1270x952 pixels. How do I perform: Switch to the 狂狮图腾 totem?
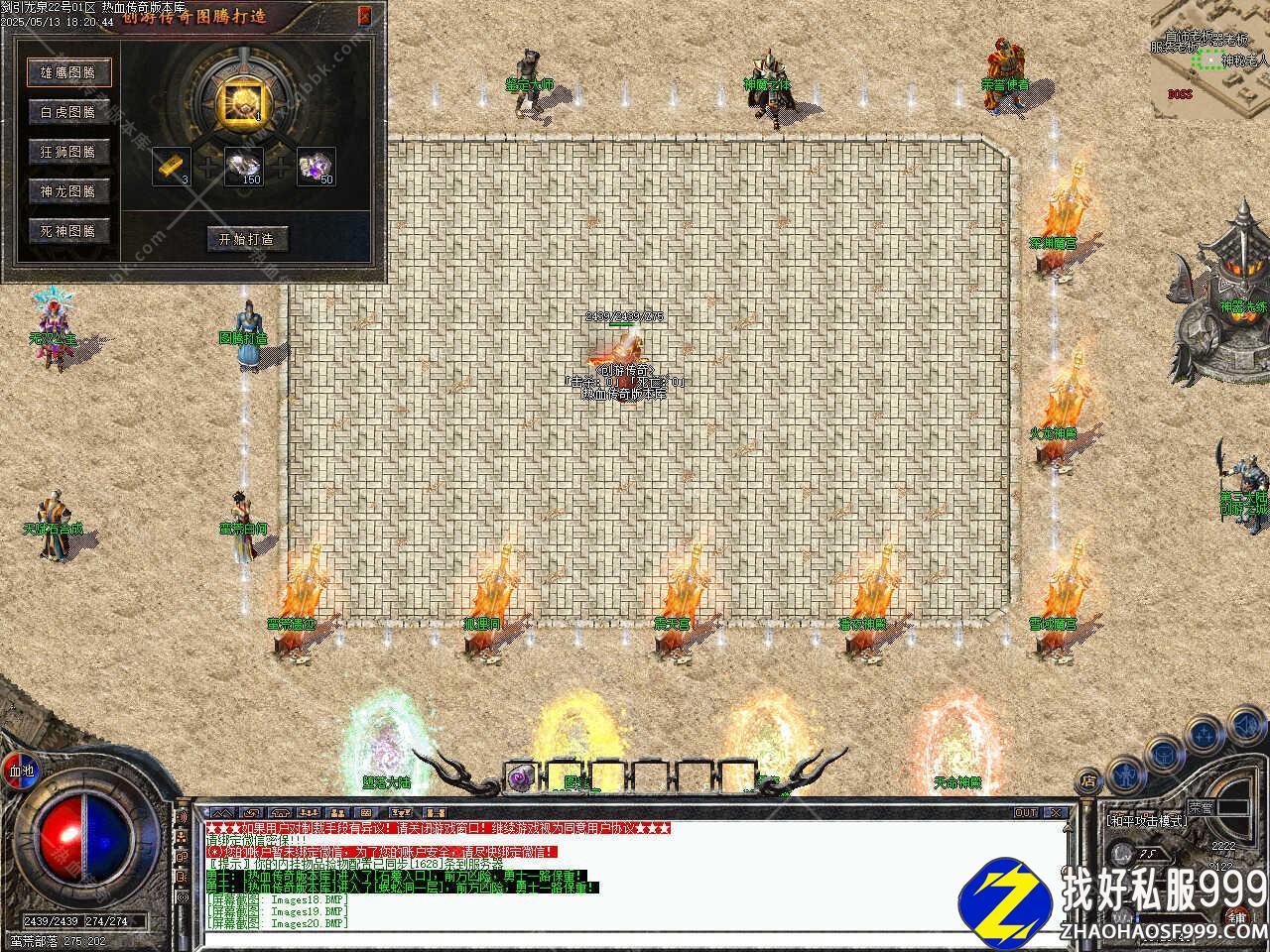(68, 152)
